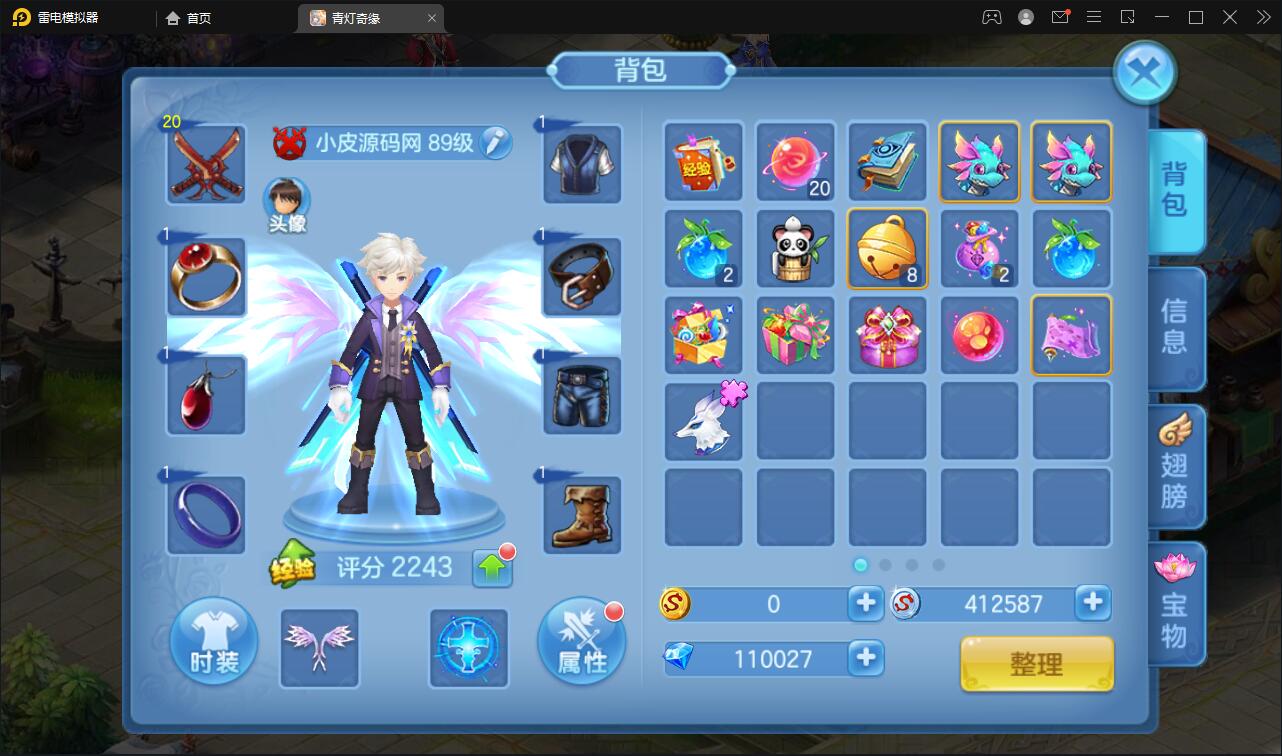Click the green upgrade arrow button
Viewport: 1282px width, 756px height.
coord(492,567)
